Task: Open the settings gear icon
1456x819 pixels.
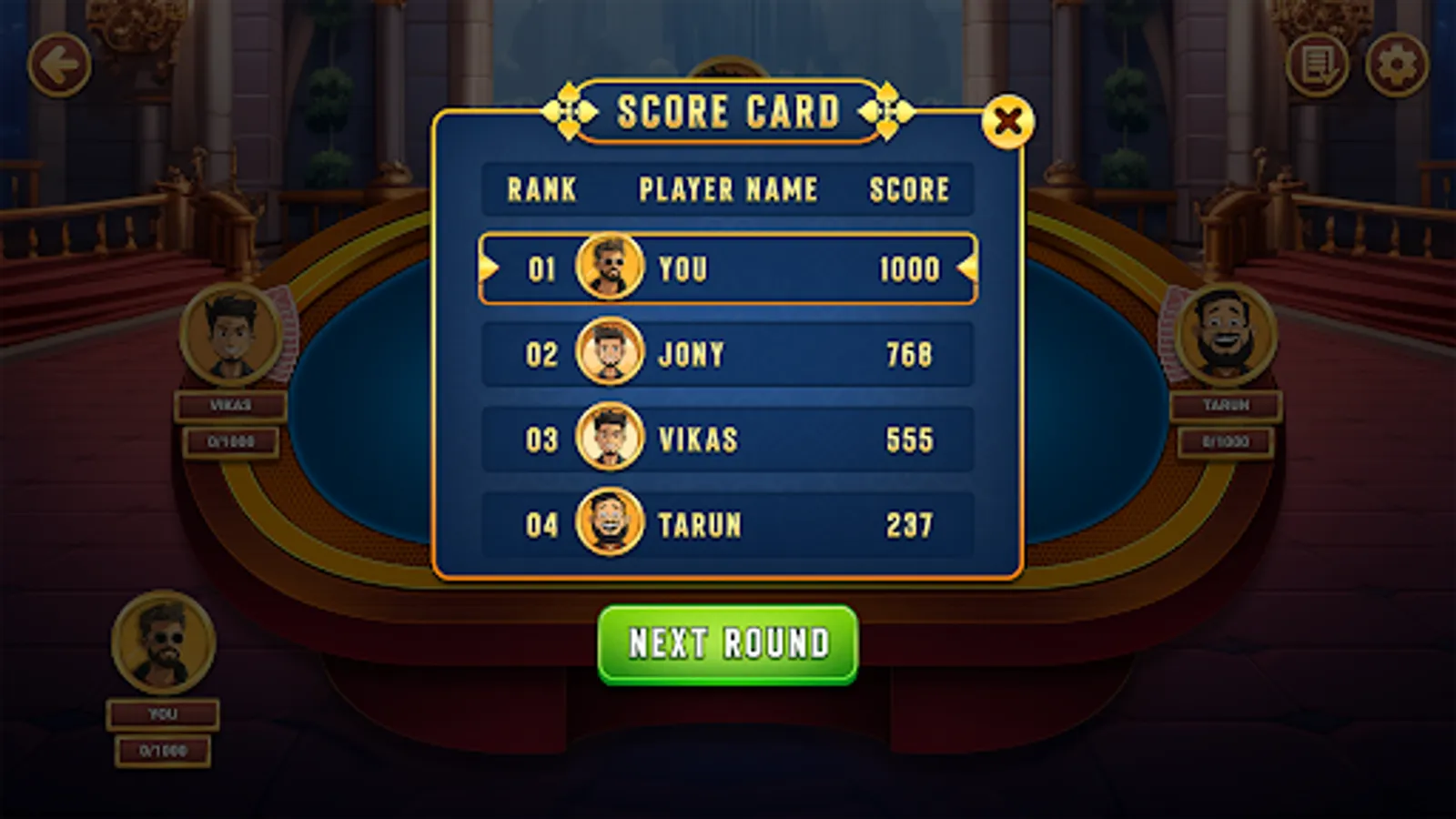Action: tap(1396, 64)
